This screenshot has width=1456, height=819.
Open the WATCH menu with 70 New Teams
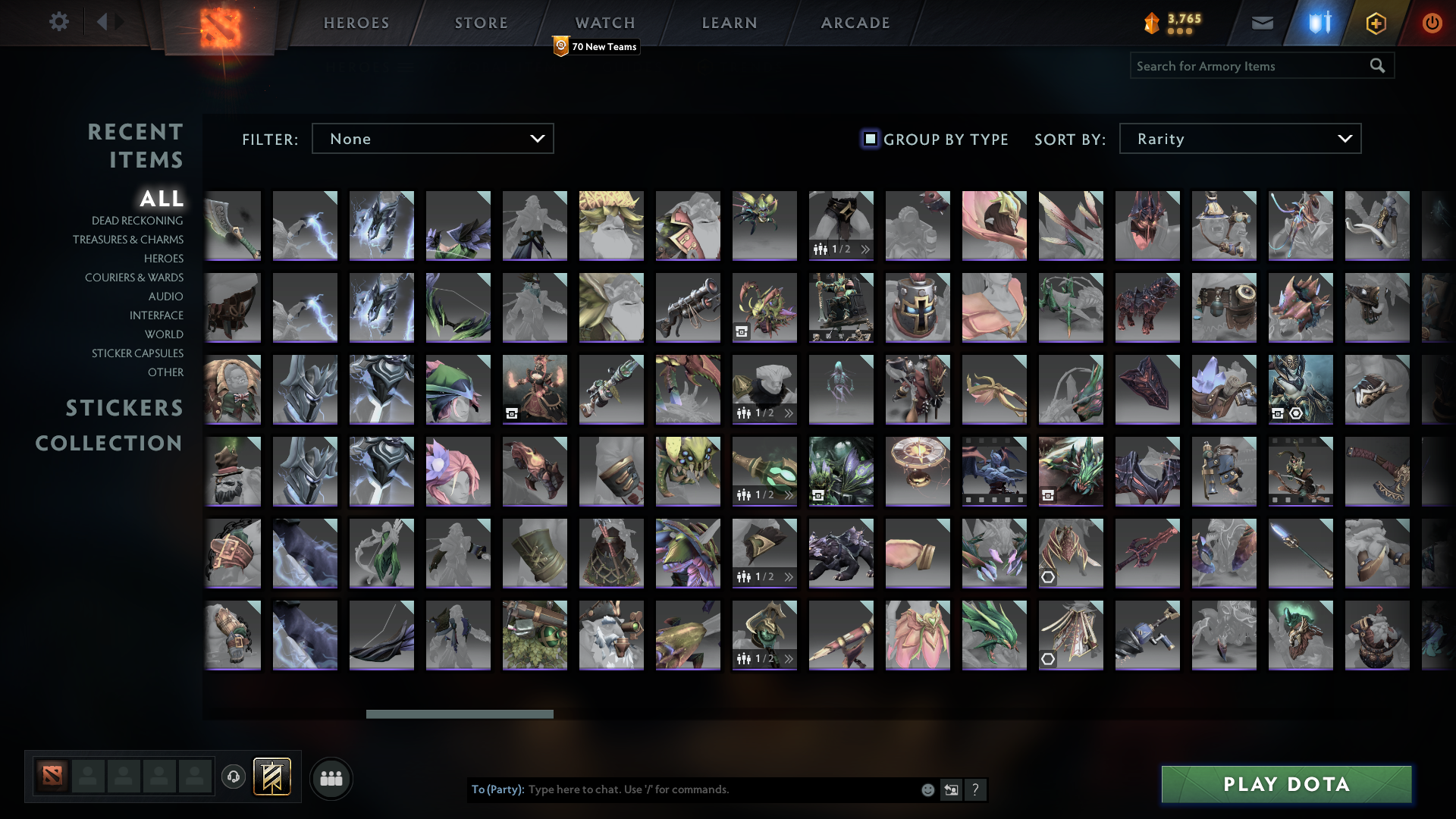tap(604, 22)
